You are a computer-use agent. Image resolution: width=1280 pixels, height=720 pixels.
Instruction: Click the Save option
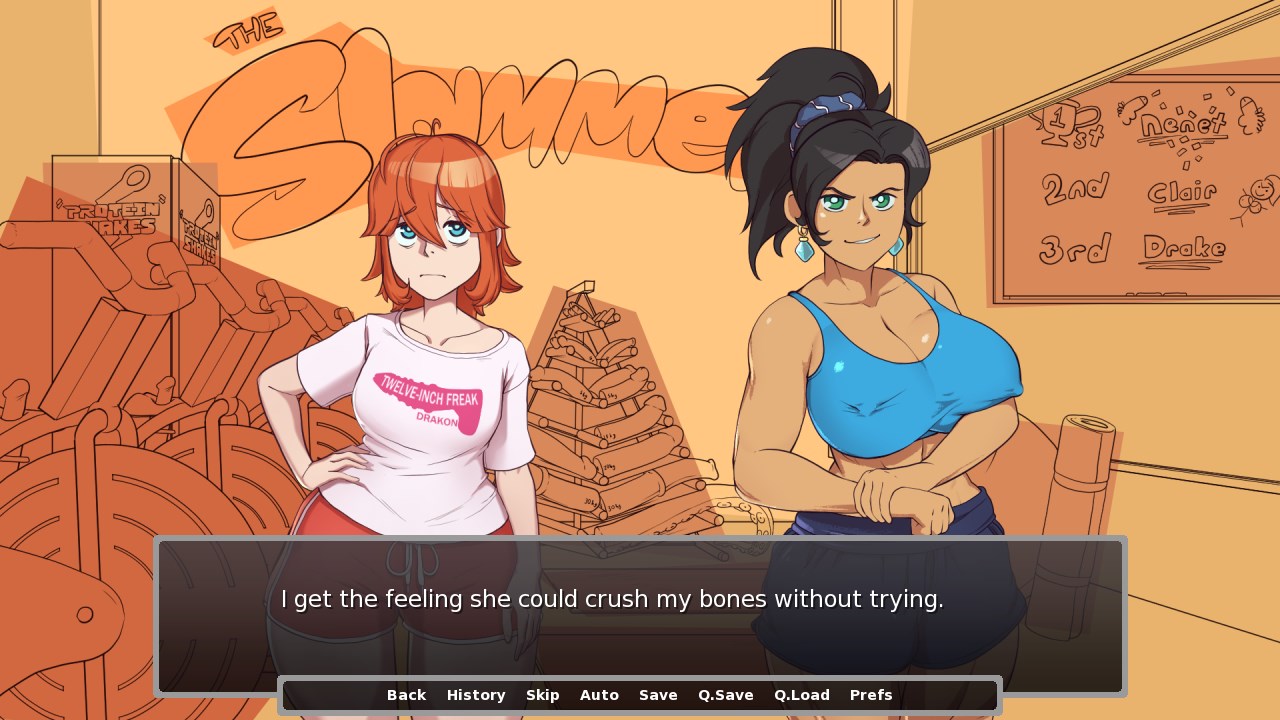[658, 694]
